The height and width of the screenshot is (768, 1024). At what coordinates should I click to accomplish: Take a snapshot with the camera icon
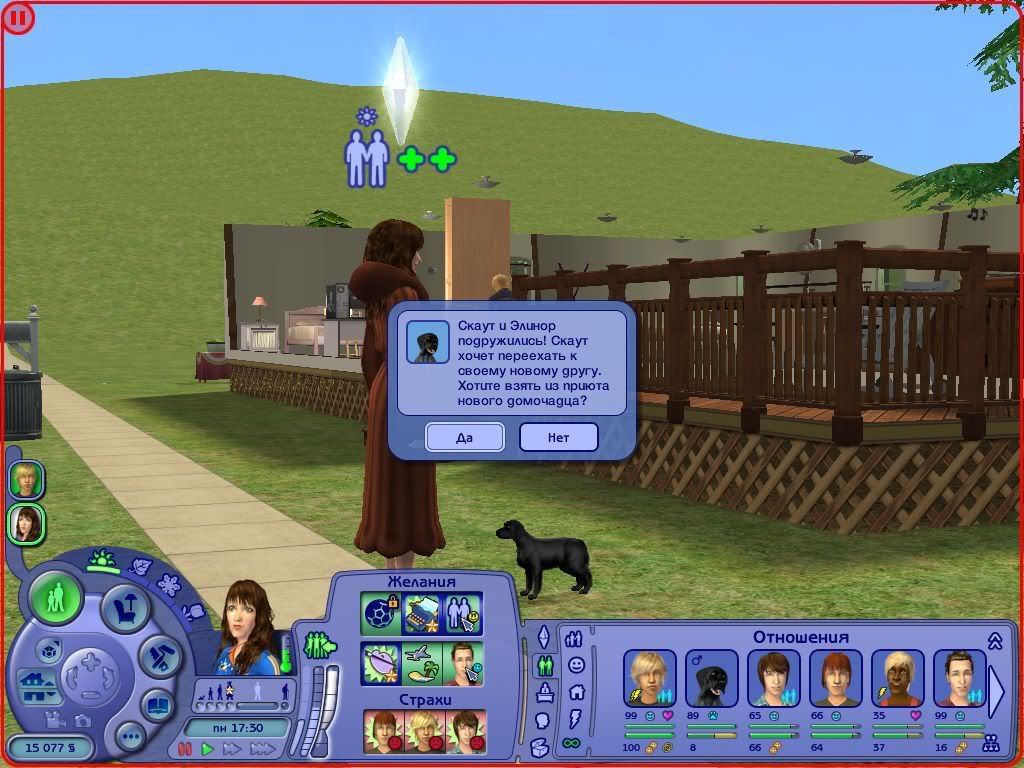pos(82,720)
